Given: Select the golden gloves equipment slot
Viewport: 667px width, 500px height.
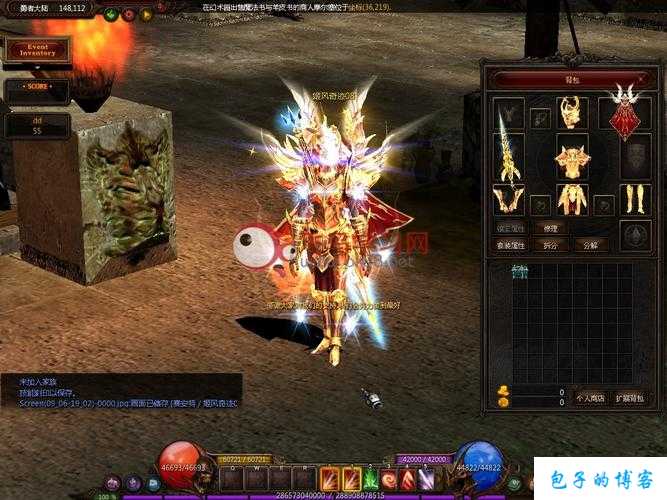Looking at the screenshot, I should click(508, 200).
